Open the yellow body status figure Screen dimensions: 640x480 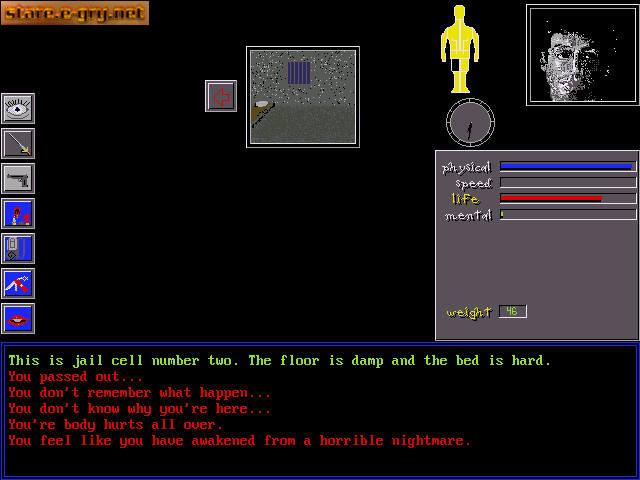click(461, 48)
